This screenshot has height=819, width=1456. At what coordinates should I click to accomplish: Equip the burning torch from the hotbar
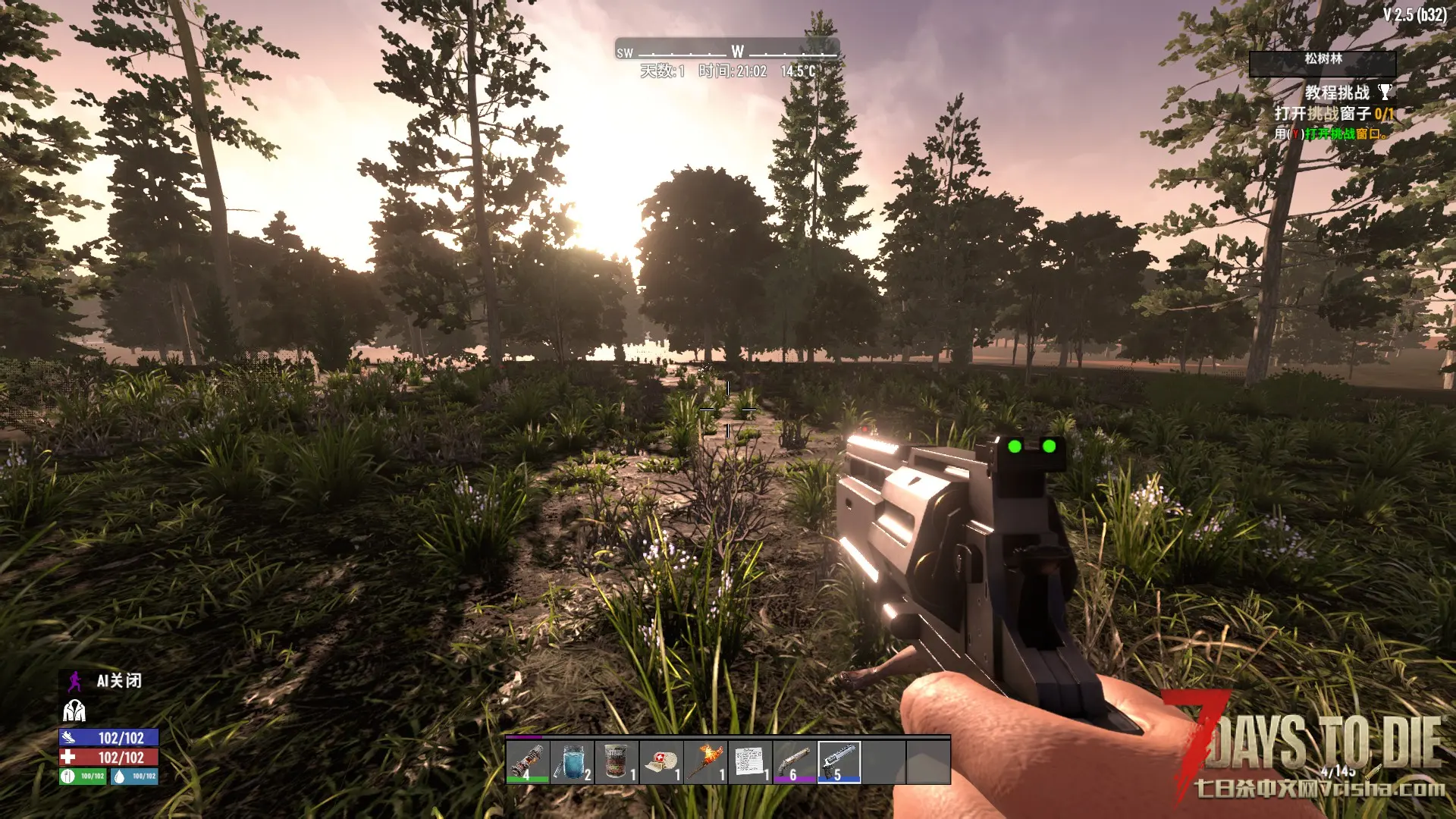tap(706, 761)
